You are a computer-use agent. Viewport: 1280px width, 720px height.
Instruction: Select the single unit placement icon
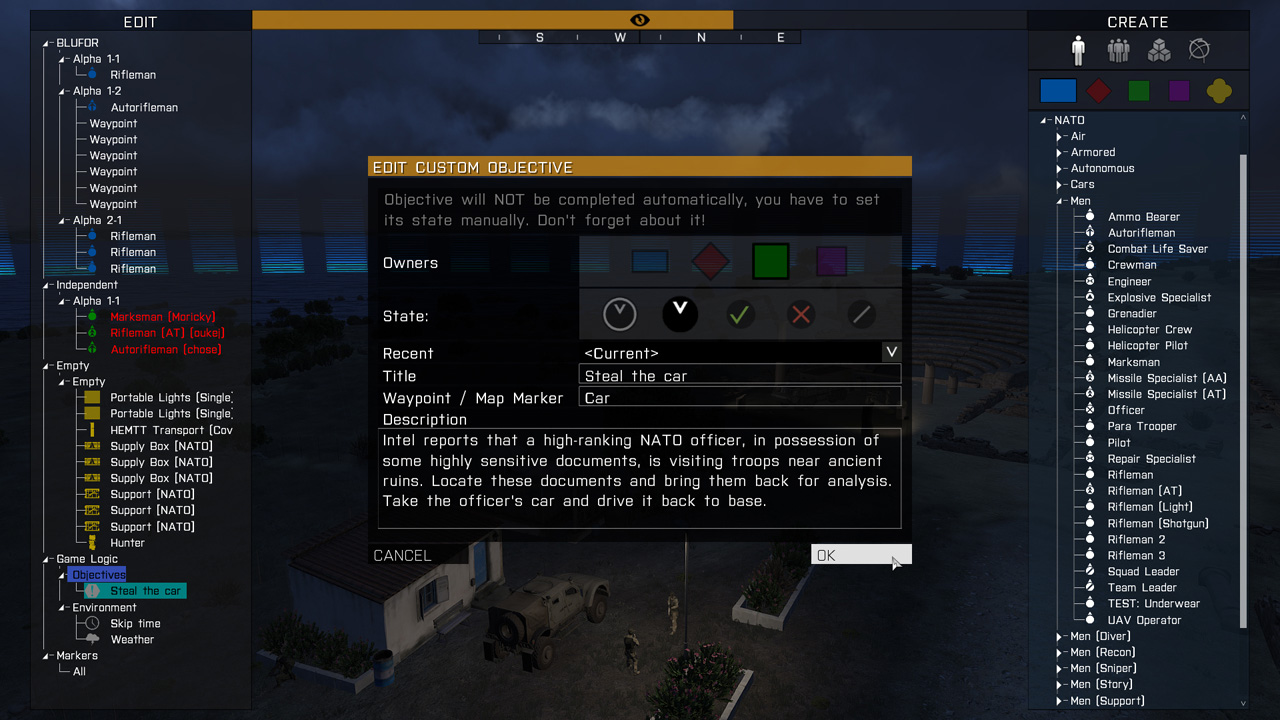[1078, 49]
